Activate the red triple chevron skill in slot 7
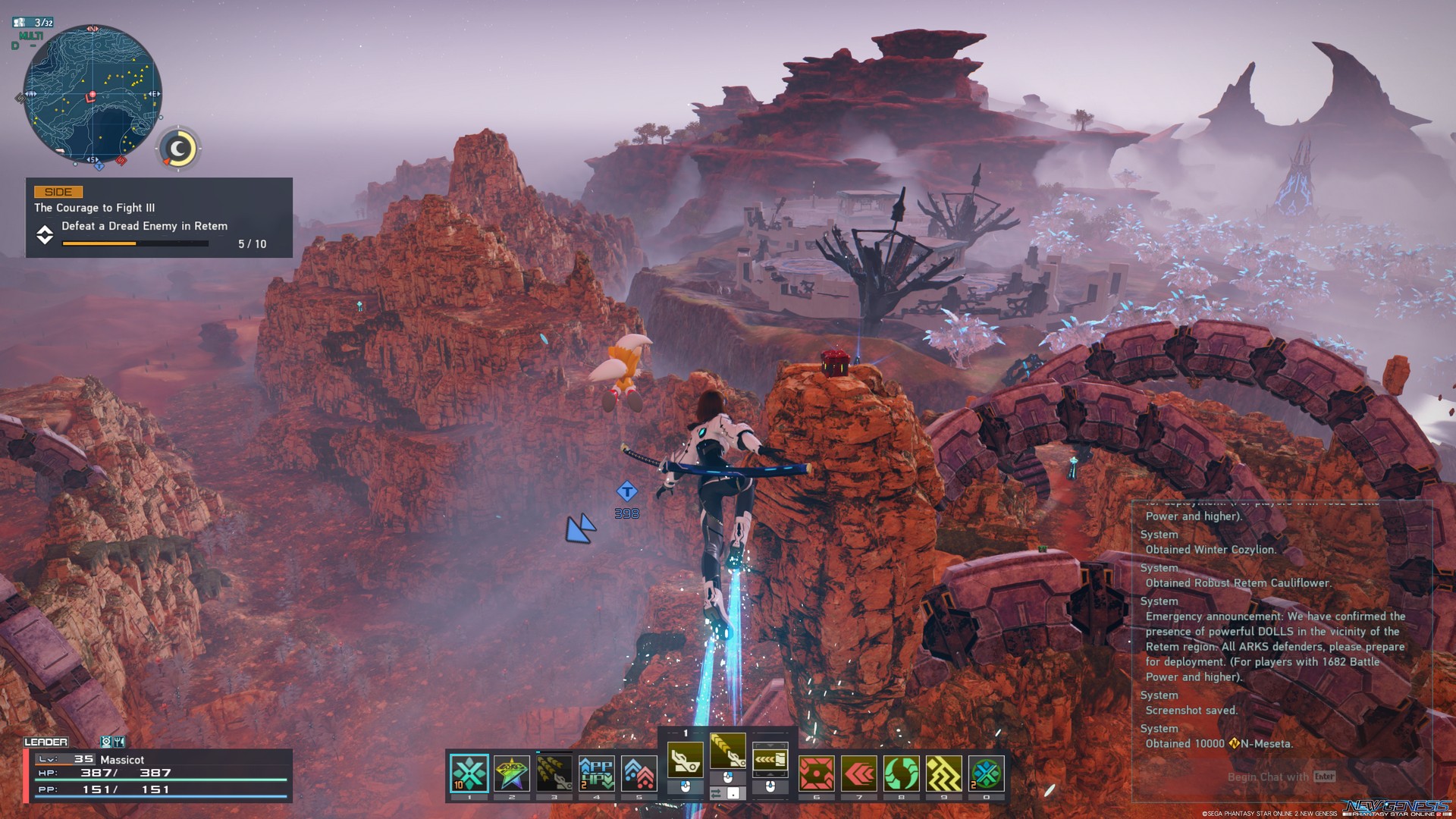The height and width of the screenshot is (819, 1456). 859,773
